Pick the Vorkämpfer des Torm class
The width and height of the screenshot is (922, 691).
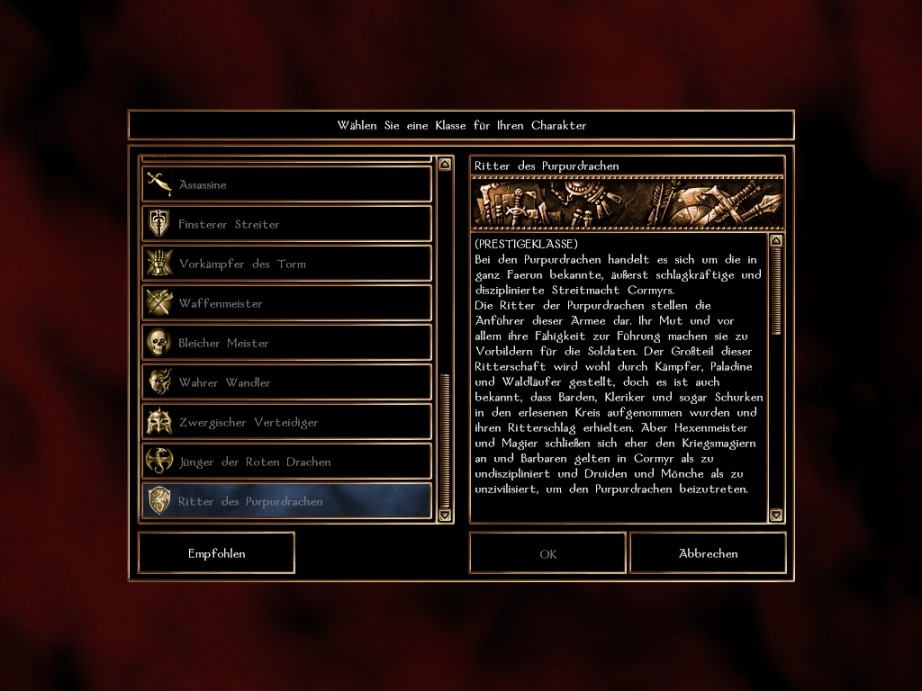point(286,264)
